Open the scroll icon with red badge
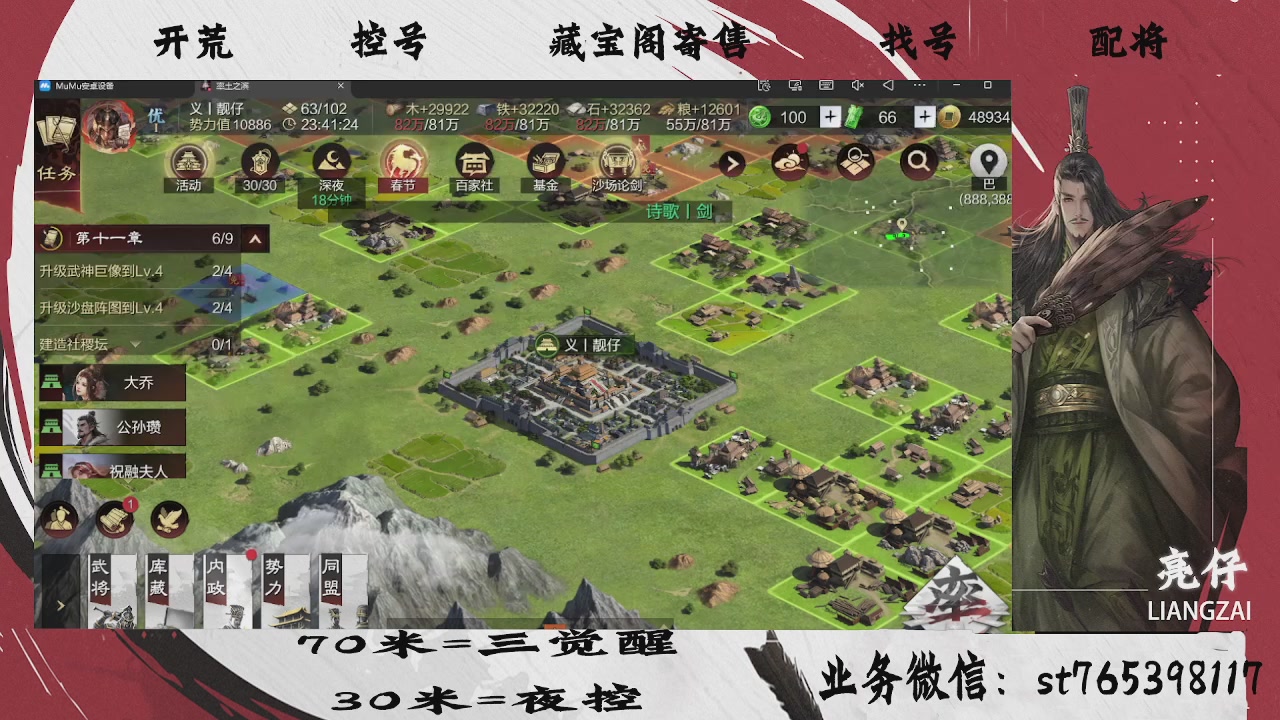Screen dimensions: 1280x720 (x=112, y=518)
